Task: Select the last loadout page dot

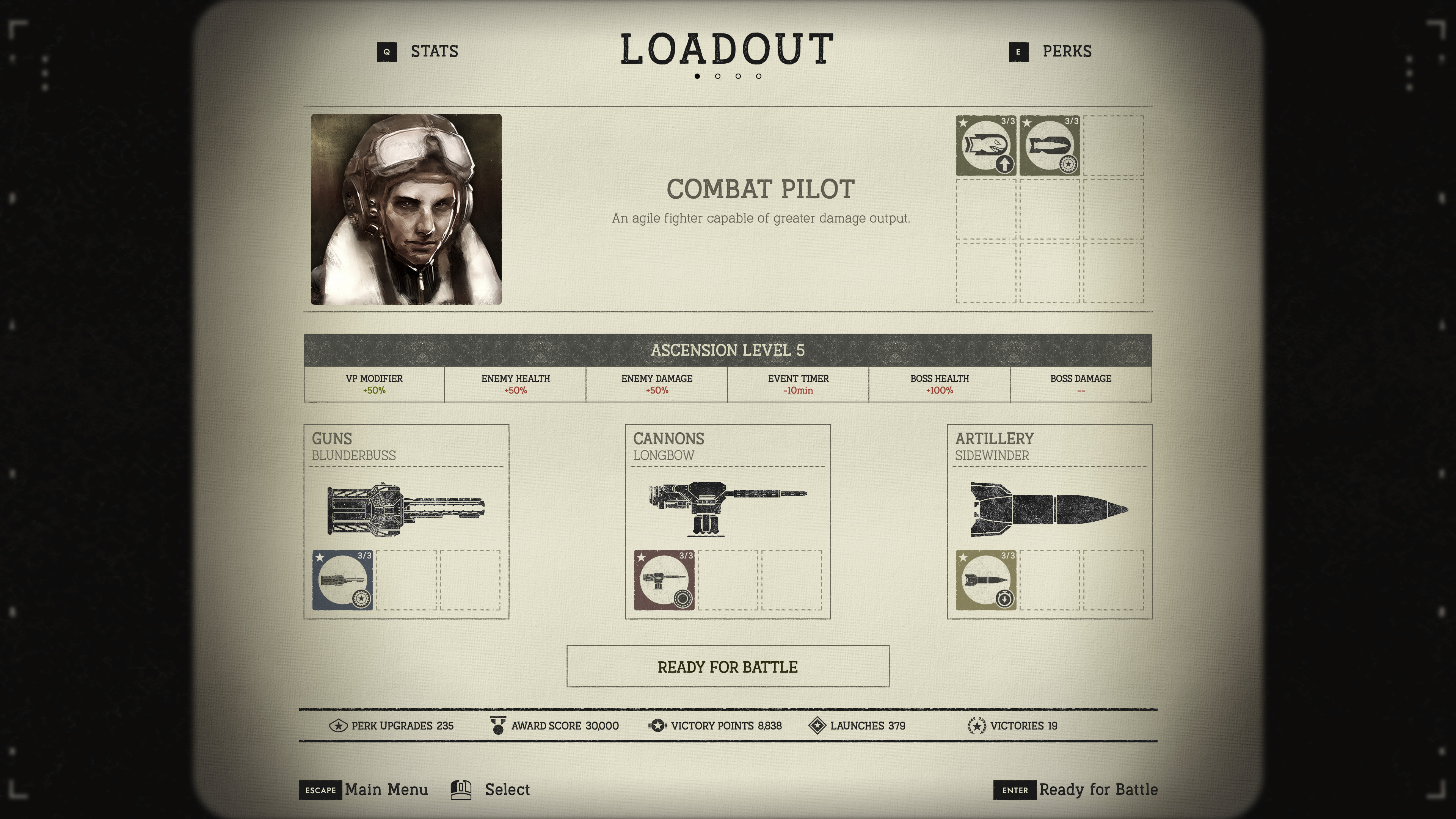Action: pyautogui.click(x=758, y=76)
